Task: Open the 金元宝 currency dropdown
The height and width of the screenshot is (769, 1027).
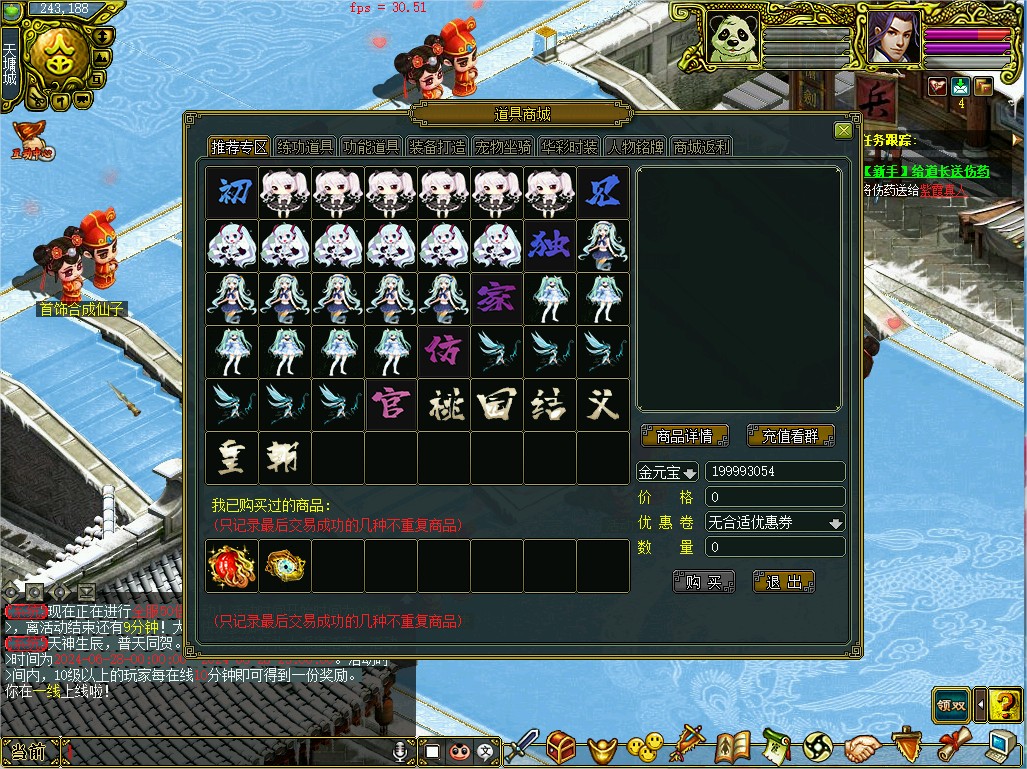Action: tap(668, 472)
